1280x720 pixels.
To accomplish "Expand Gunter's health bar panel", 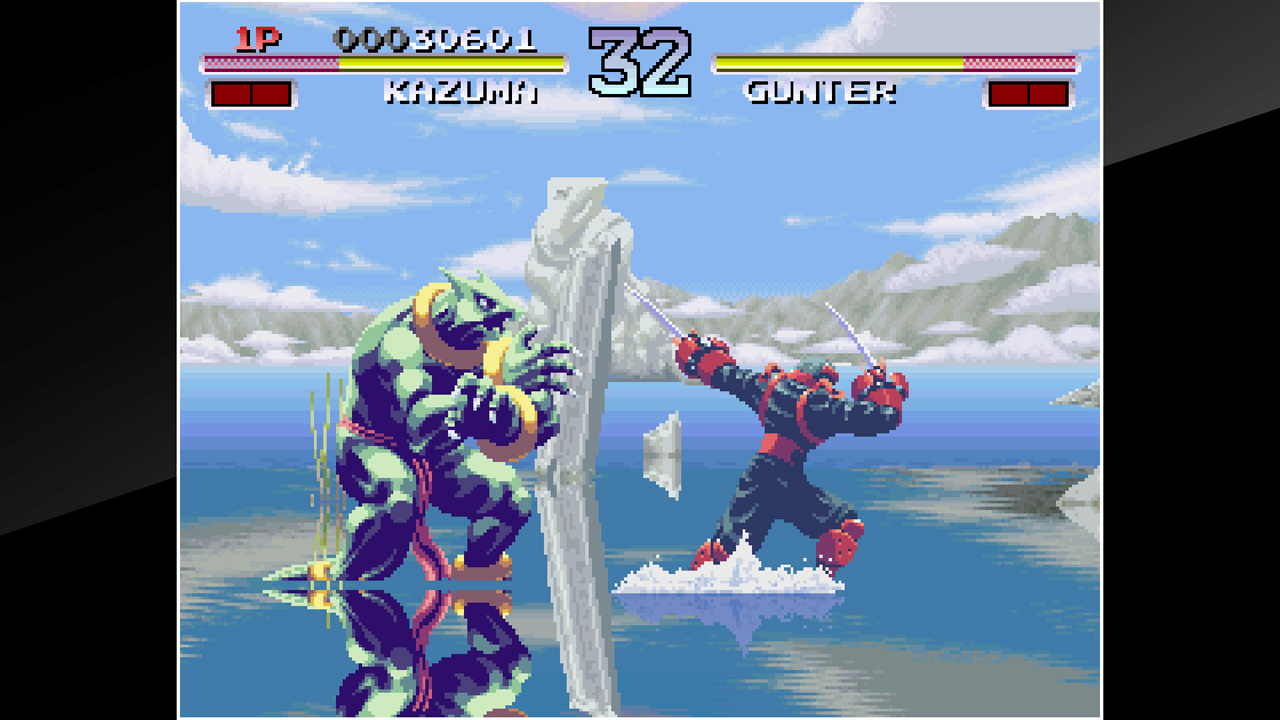I will point(895,62).
